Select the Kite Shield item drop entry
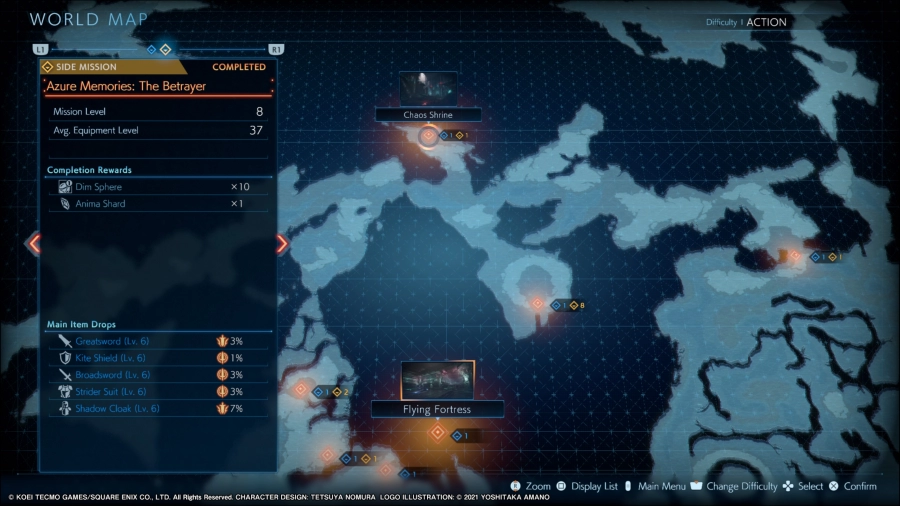 [157, 358]
